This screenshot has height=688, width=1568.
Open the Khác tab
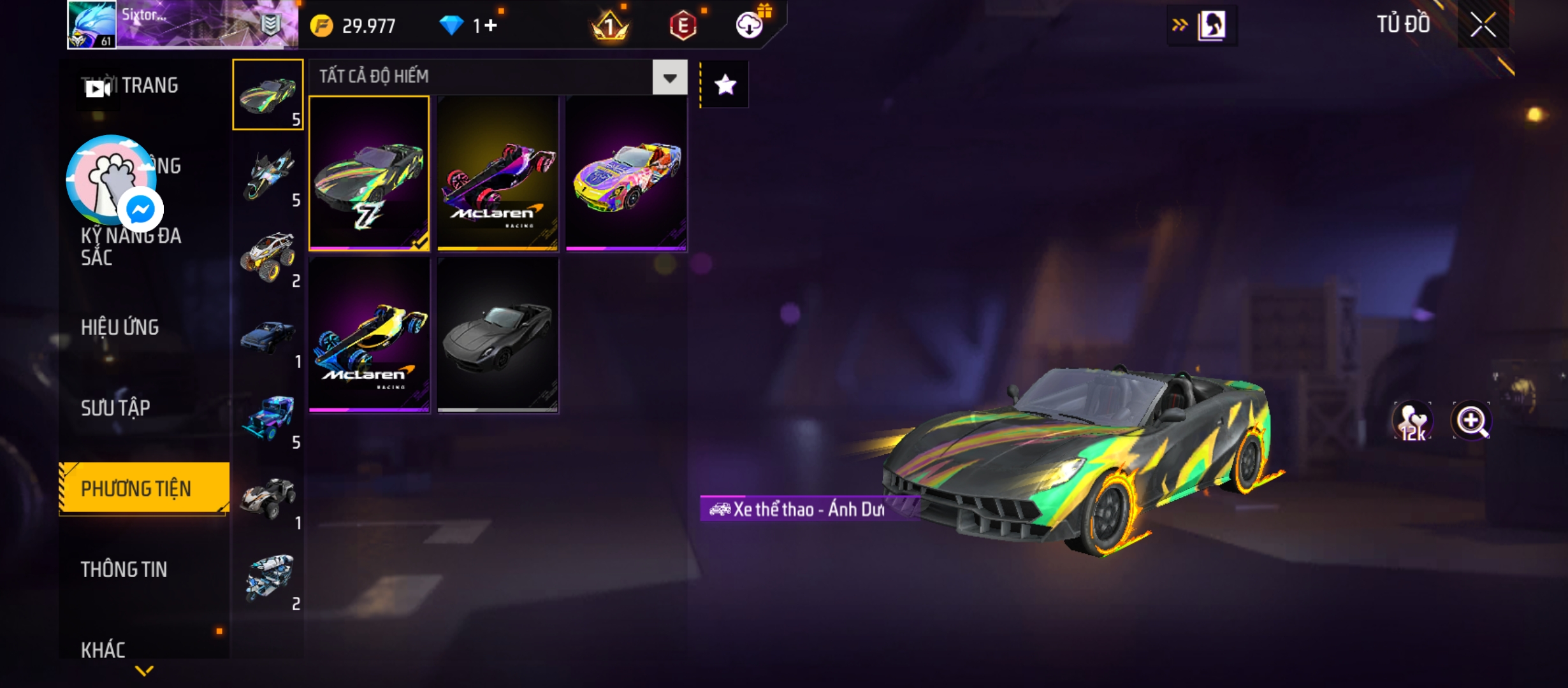(103, 650)
